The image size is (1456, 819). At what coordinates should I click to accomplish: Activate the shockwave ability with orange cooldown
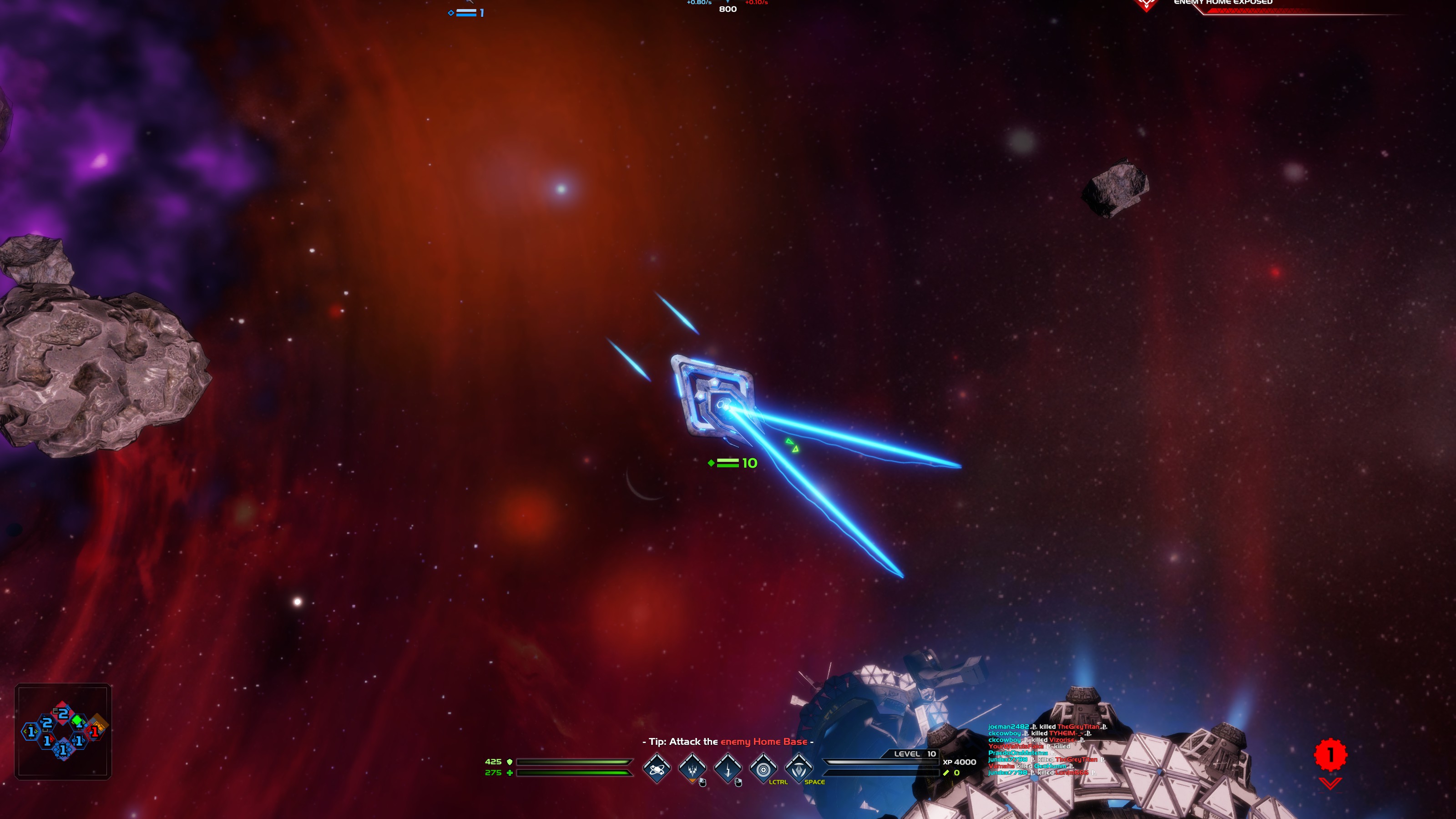[693, 770]
